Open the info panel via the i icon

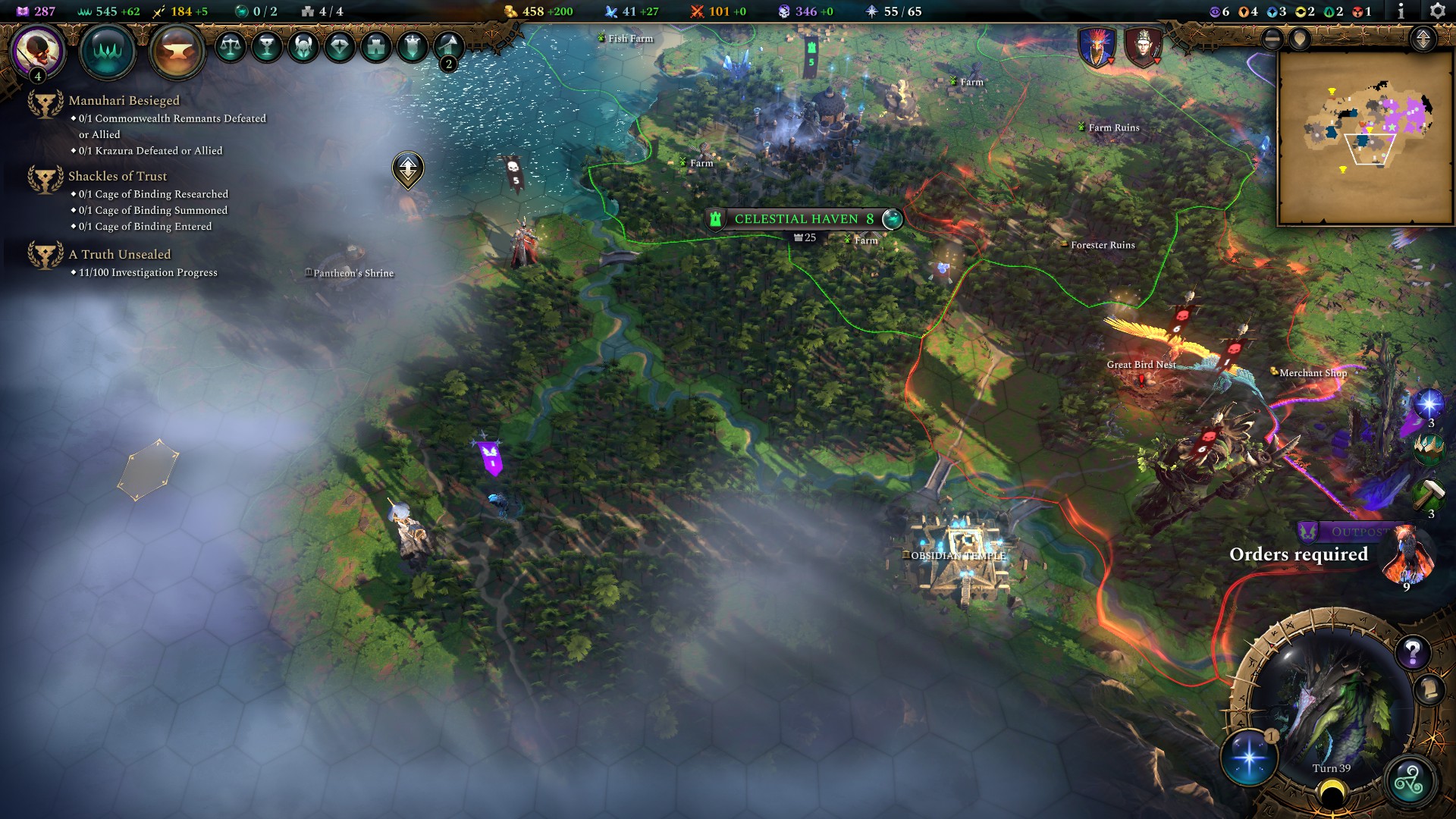coord(1401,11)
